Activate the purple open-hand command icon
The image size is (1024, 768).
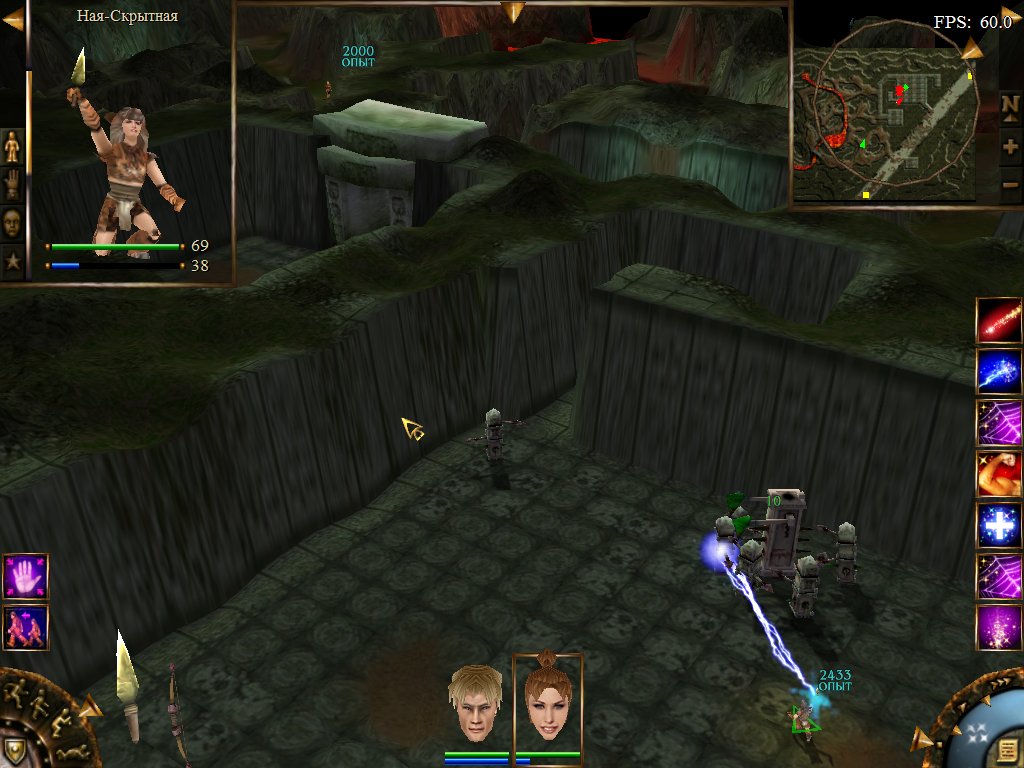(25, 575)
